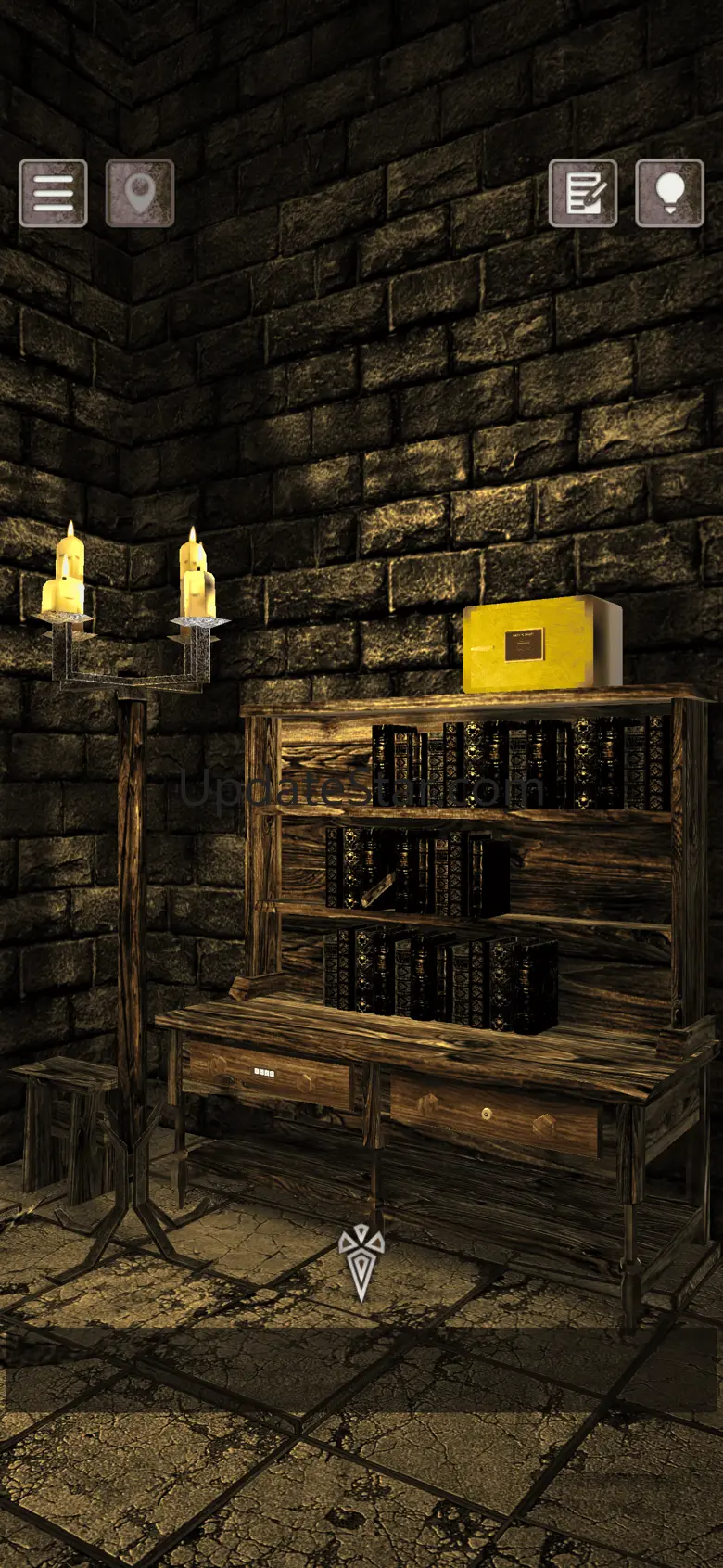Viewport: 723px width, 1568px height.
Task: Tap the back navigation arrow
Action: pyautogui.click(x=361, y=1261)
